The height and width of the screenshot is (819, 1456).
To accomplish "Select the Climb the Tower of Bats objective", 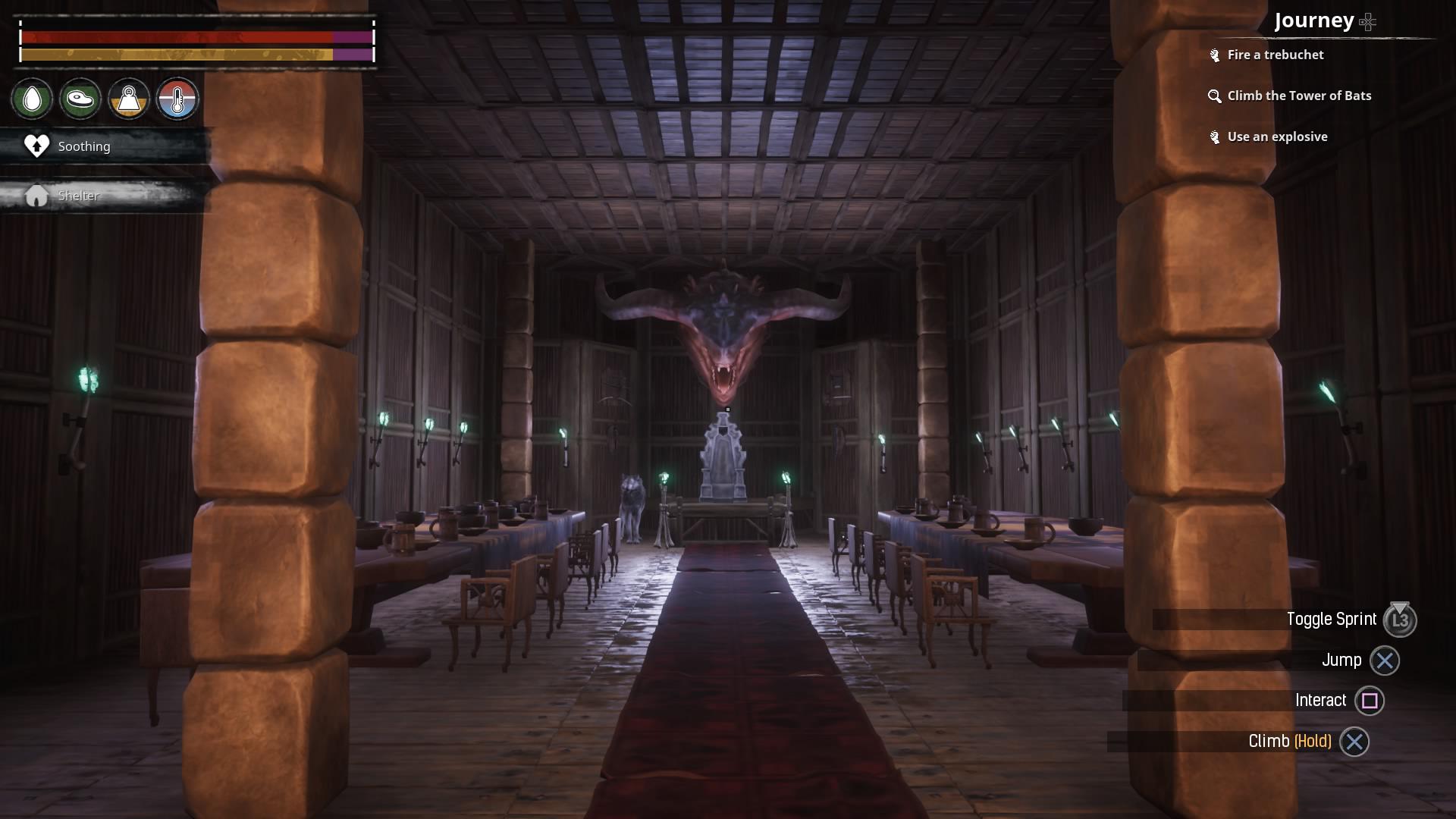I will click(1299, 96).
